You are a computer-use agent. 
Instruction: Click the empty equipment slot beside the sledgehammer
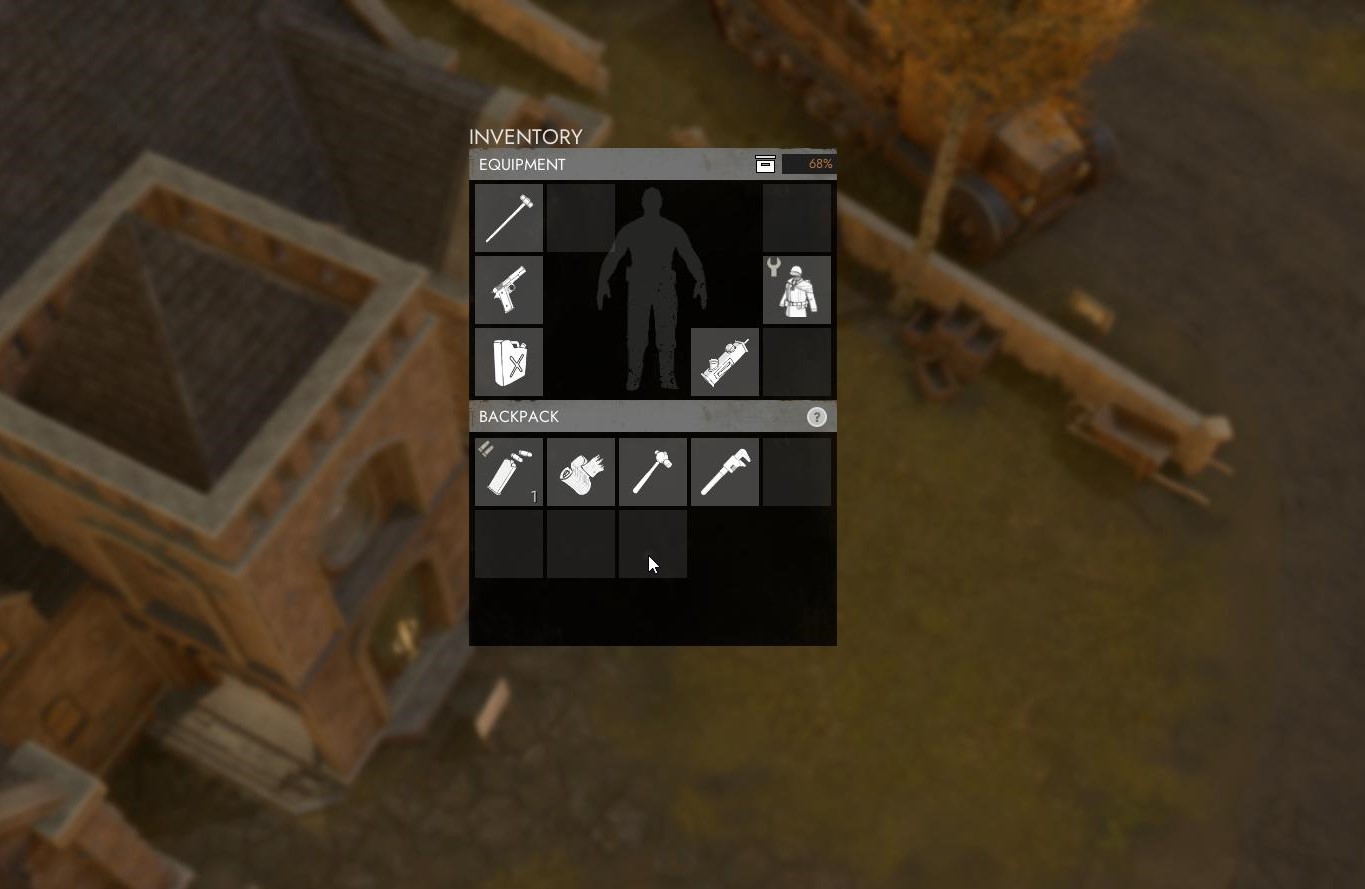coord(580,217)
